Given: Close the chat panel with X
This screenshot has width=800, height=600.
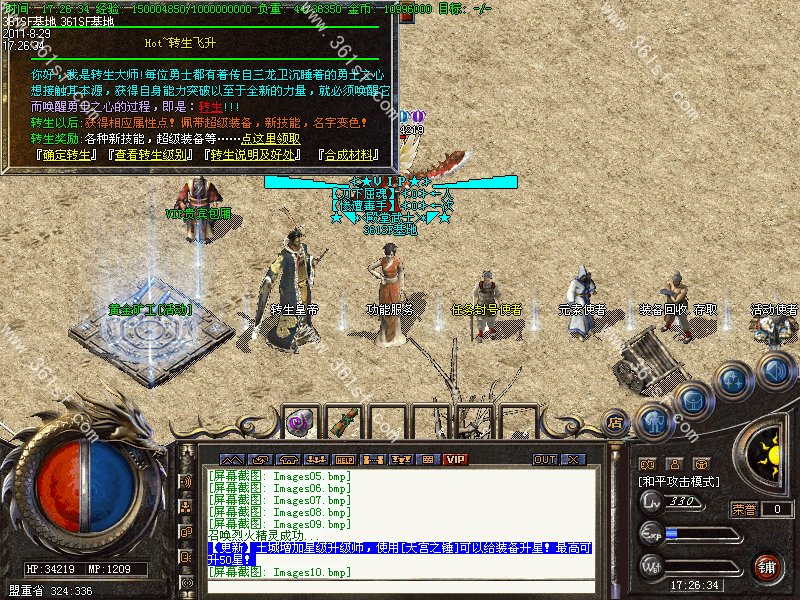Looking at the screenshot, I should pos(573,459).
